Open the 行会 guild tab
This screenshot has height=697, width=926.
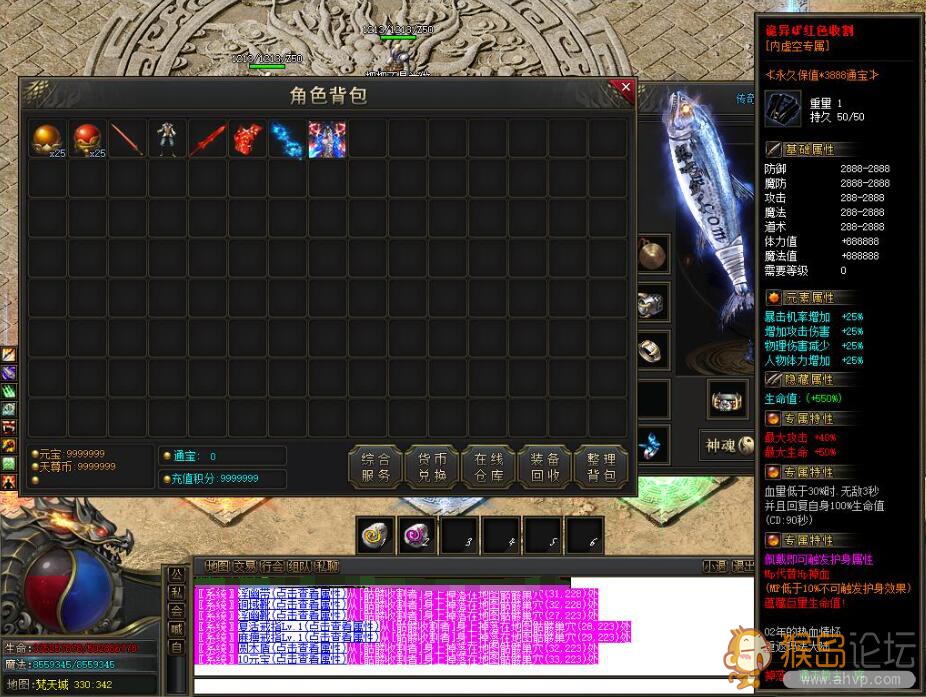[x=271, y=566]
